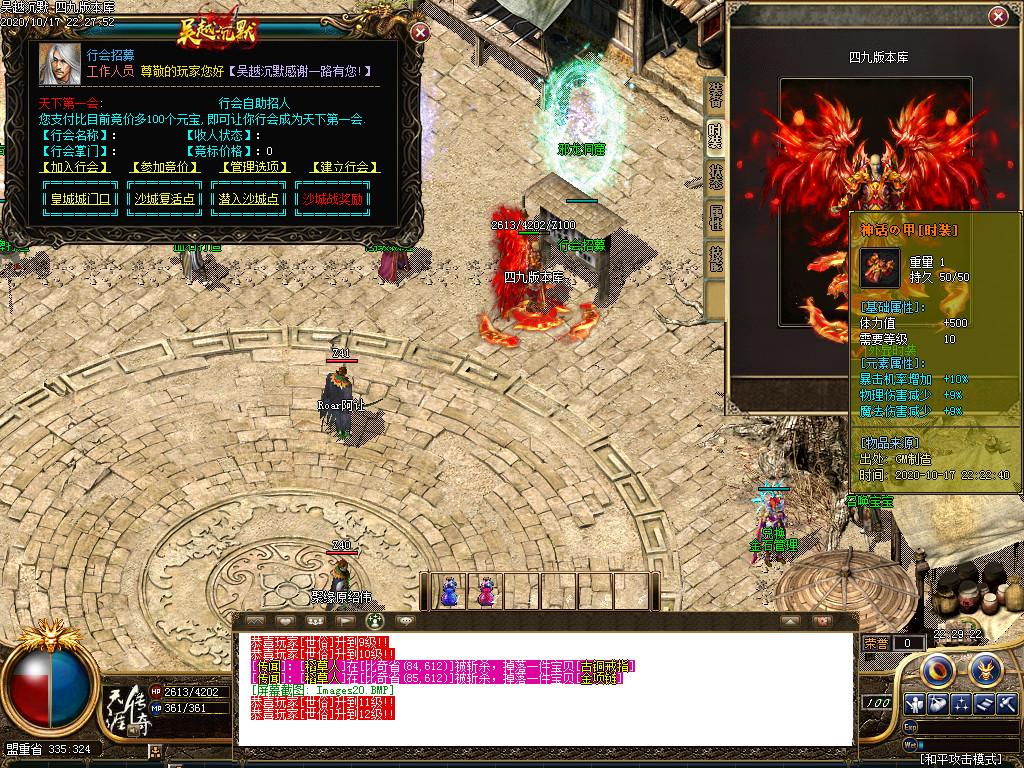1024x768 pixels.
Task: Toggle the 和平攻击模式 attack mode label
Action: point(964,760)
